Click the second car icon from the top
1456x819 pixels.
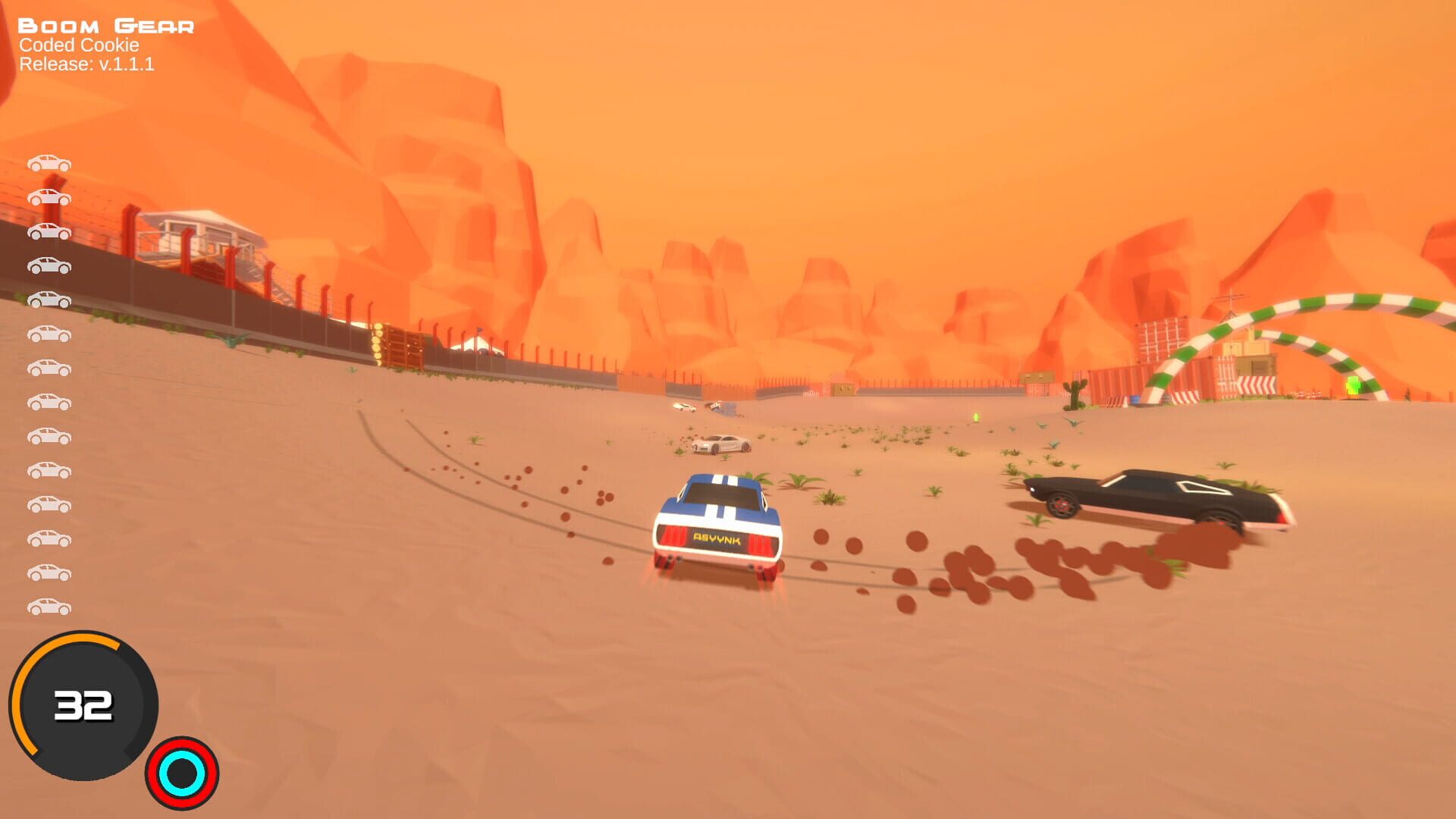click(49, 197)
